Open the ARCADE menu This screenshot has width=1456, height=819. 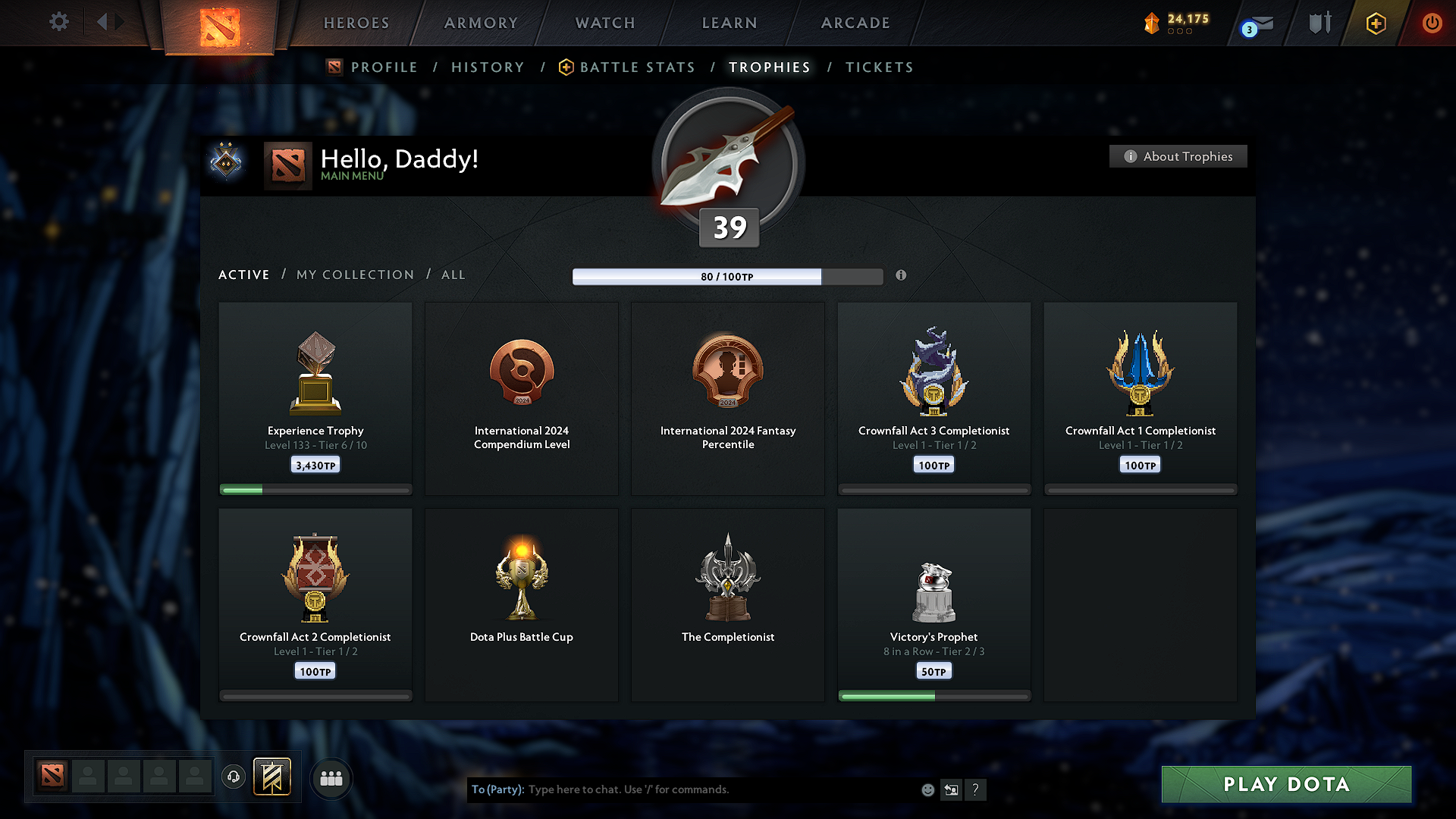tap(855, 23)
